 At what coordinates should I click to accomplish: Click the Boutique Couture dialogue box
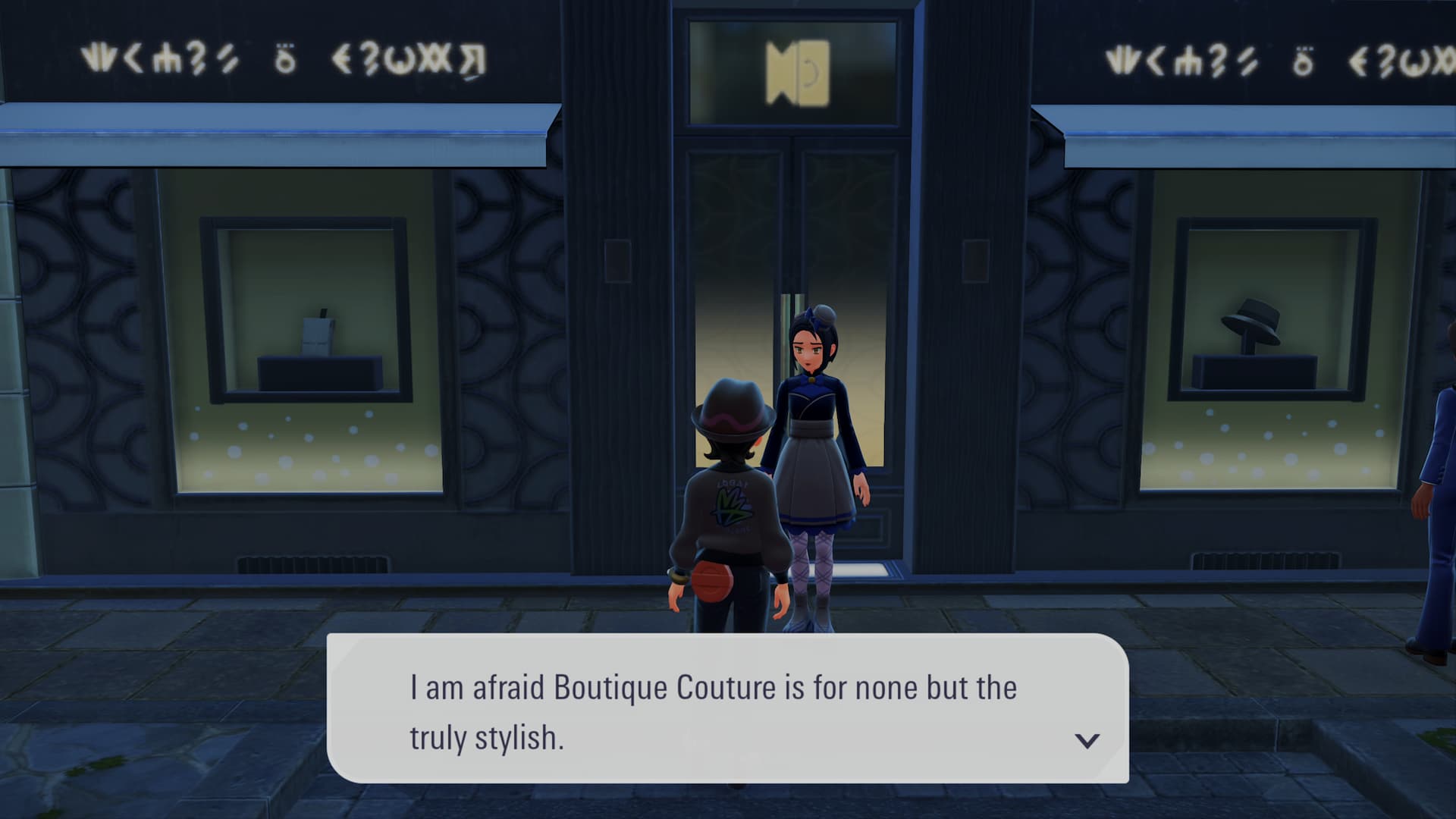coord(726,708)
